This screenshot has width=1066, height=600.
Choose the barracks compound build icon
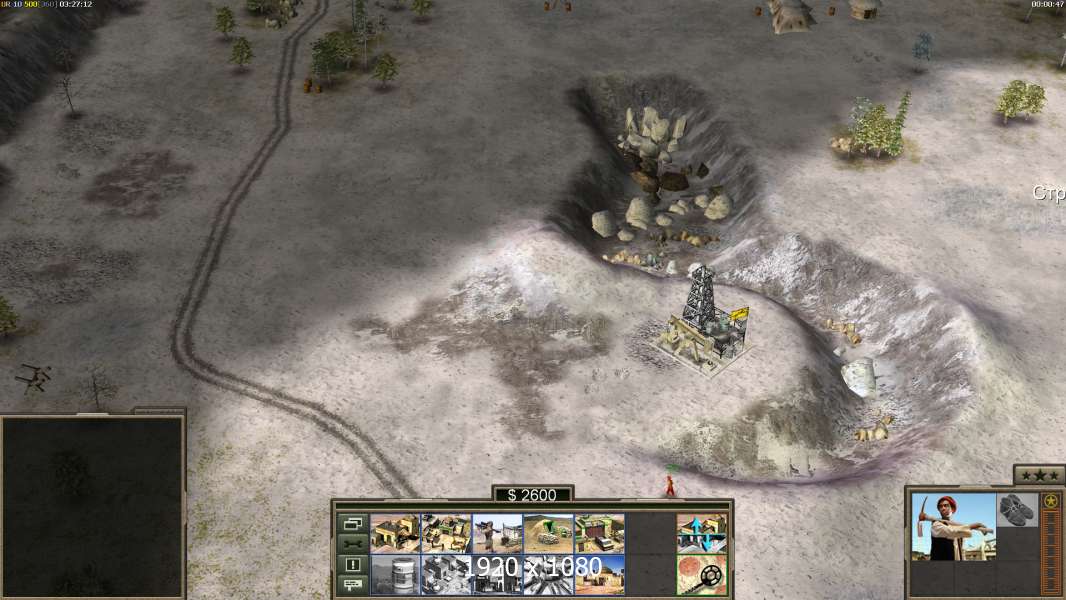point(446,534)
